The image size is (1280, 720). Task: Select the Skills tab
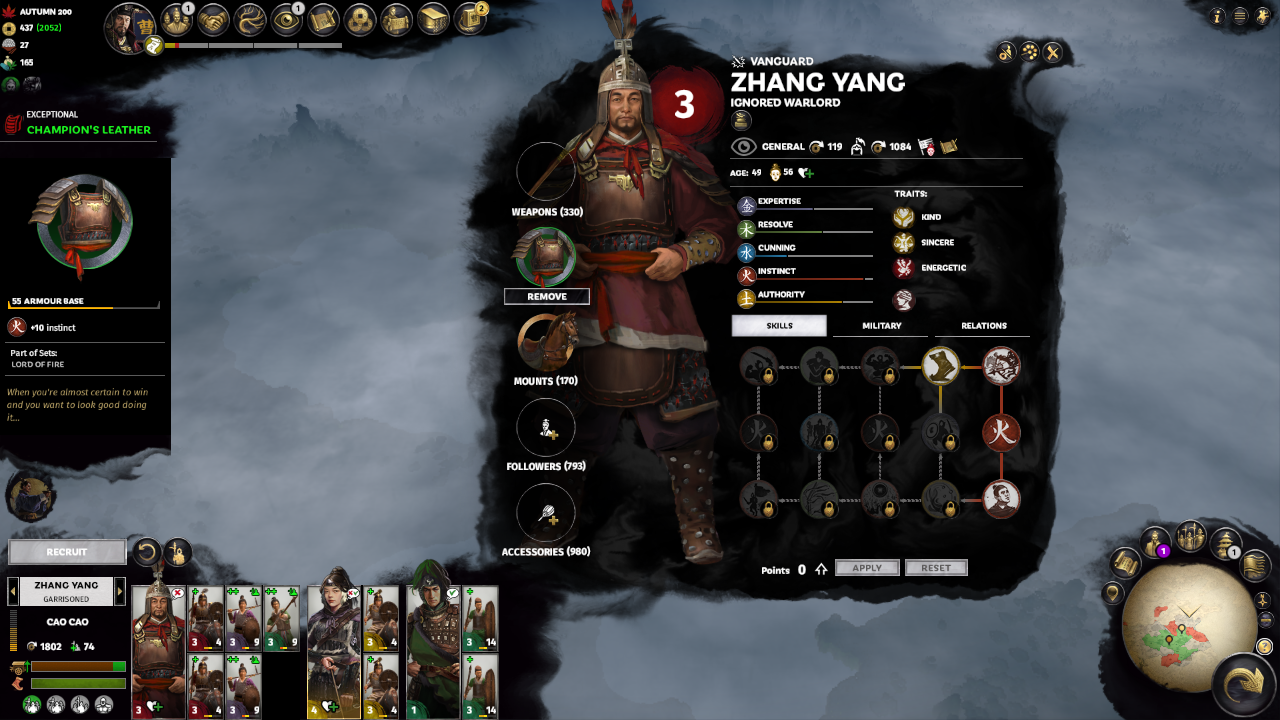point(779,326)
